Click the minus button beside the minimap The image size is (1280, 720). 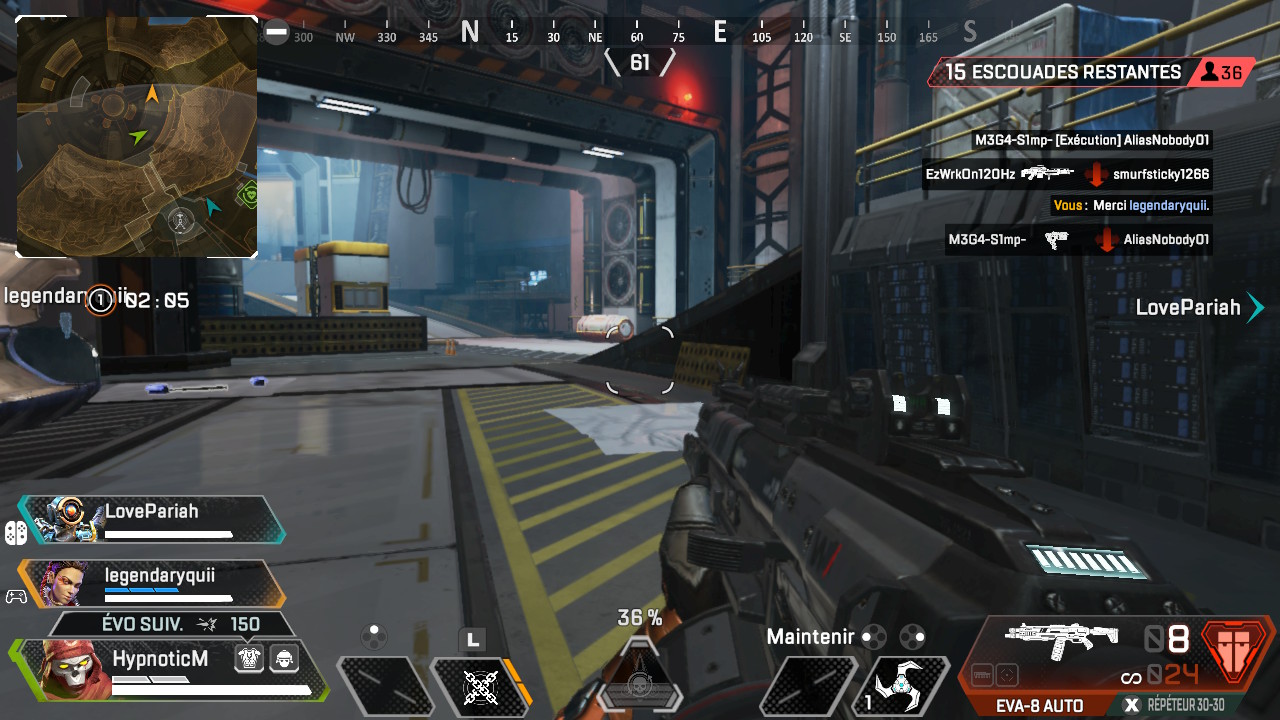276,33
